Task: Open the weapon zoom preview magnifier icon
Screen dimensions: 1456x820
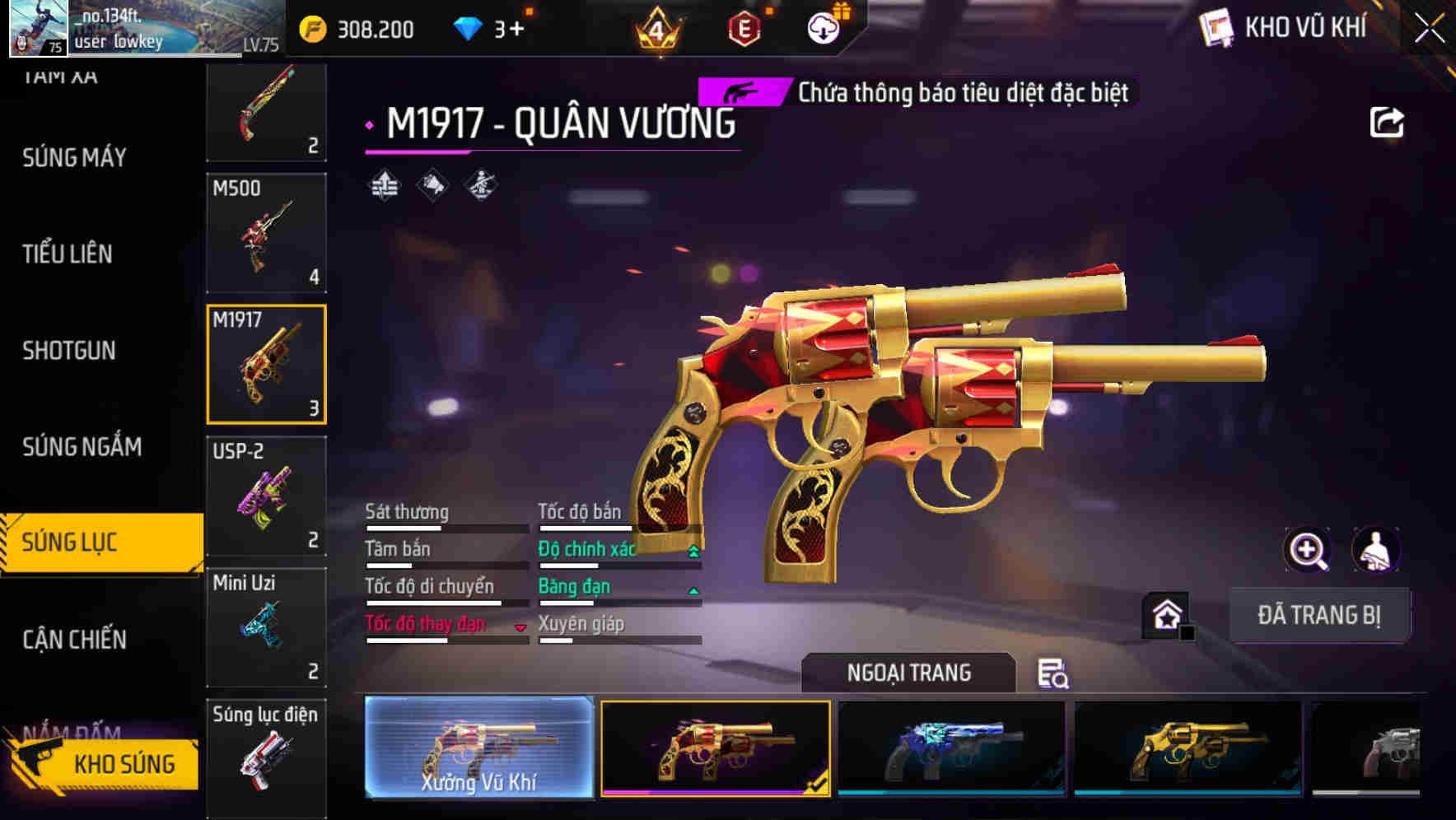Action: [x=1307, y=550]
